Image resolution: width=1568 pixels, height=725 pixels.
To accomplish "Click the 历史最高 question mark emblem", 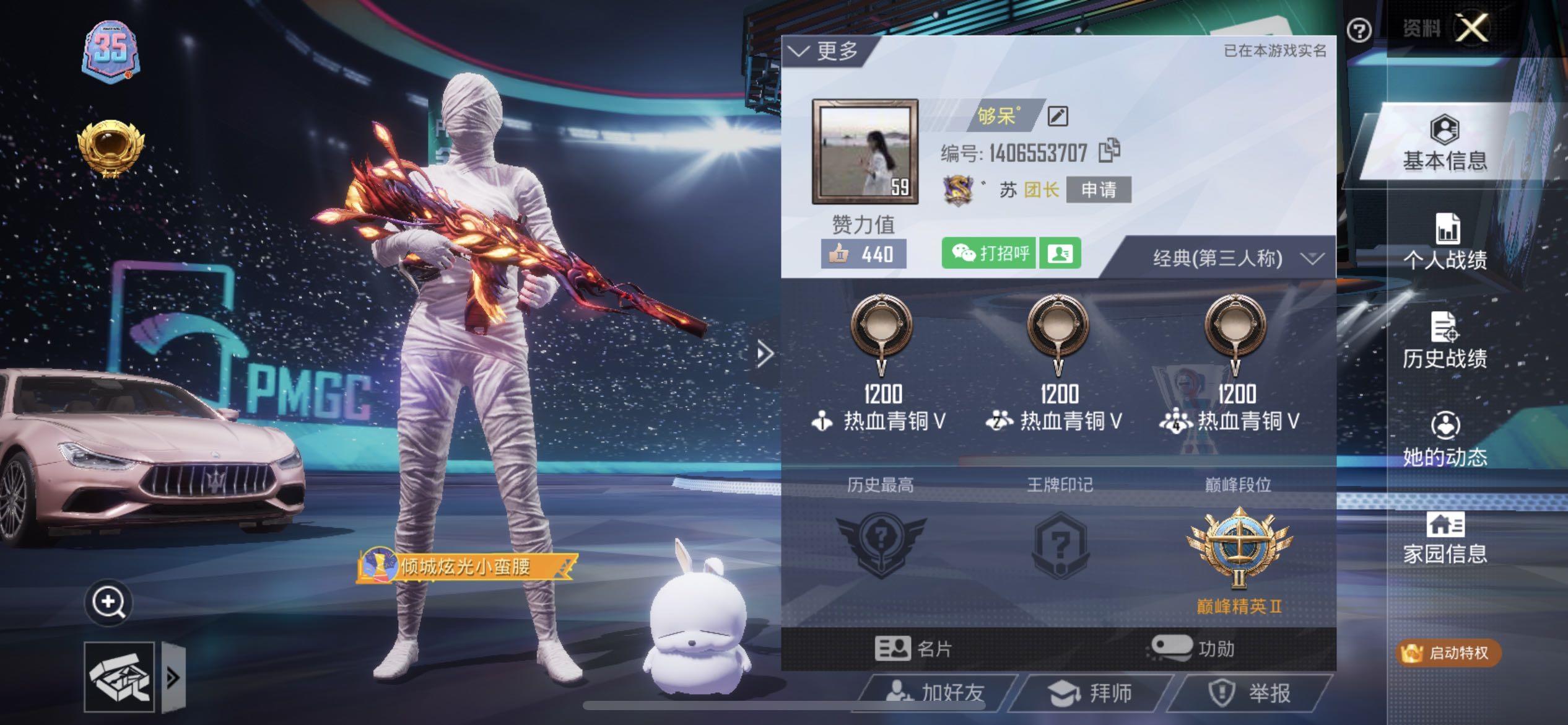I will [x=882, y=542].
